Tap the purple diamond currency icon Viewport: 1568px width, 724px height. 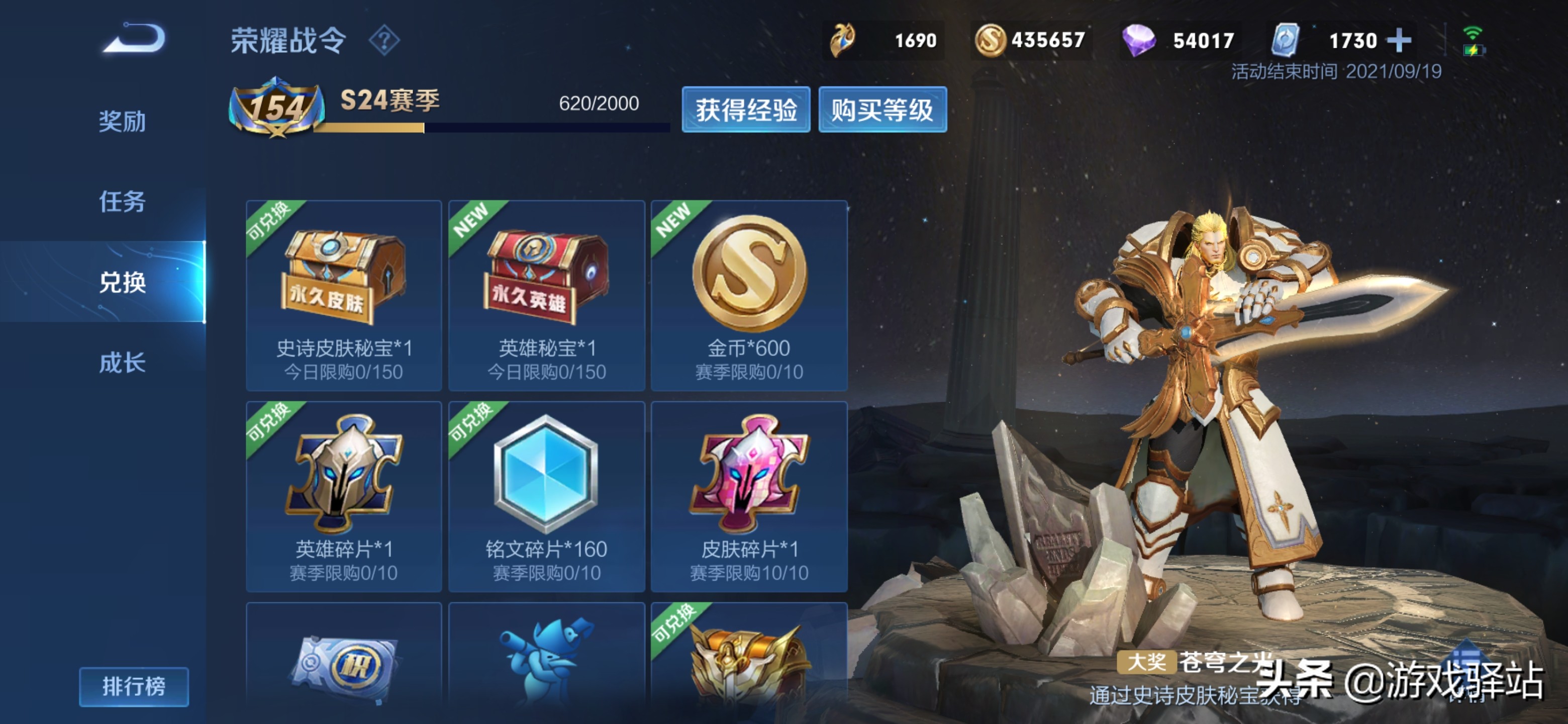(1138, 41)
